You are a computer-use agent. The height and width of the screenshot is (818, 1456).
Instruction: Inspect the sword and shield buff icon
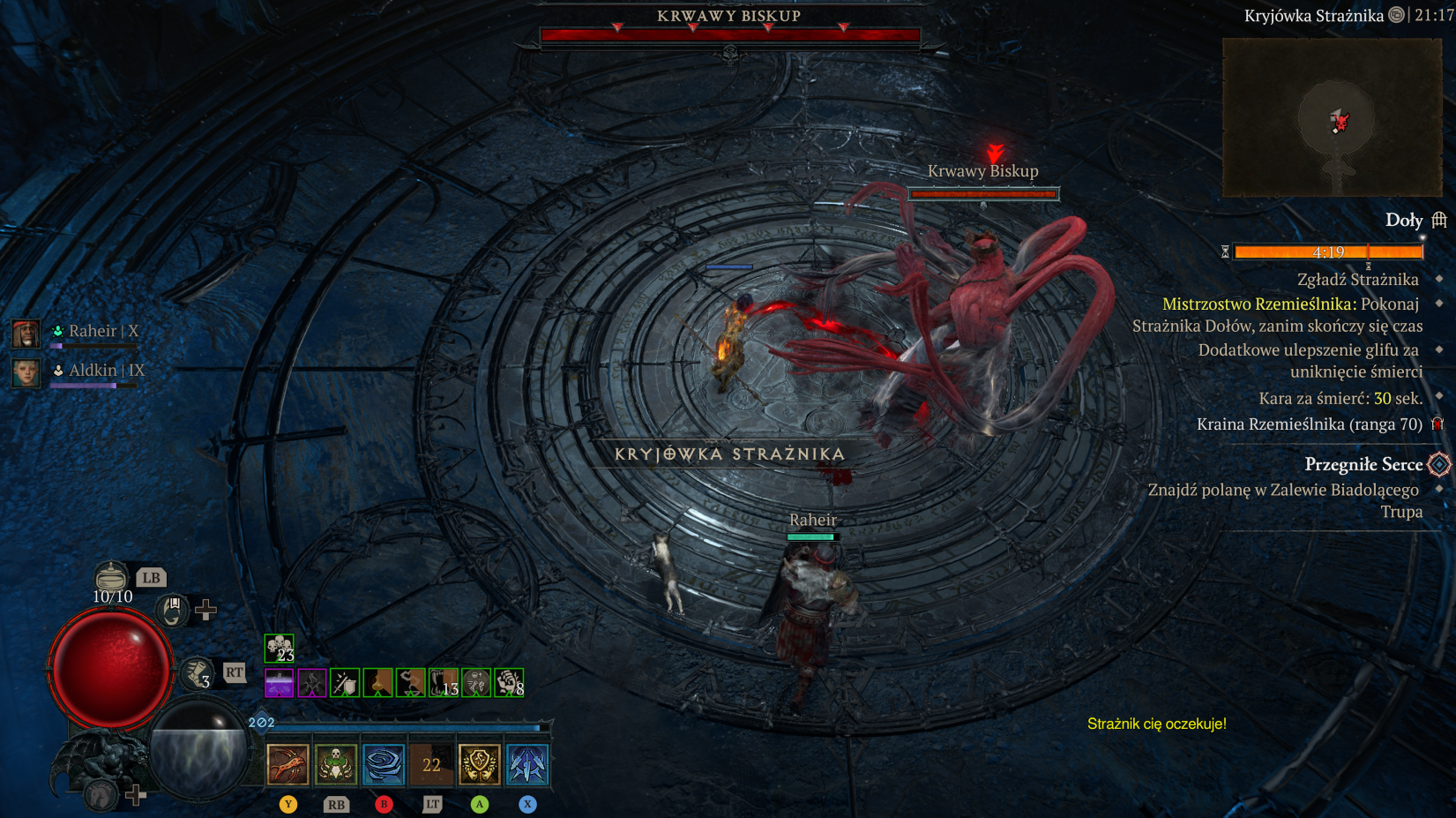(345, 683)
